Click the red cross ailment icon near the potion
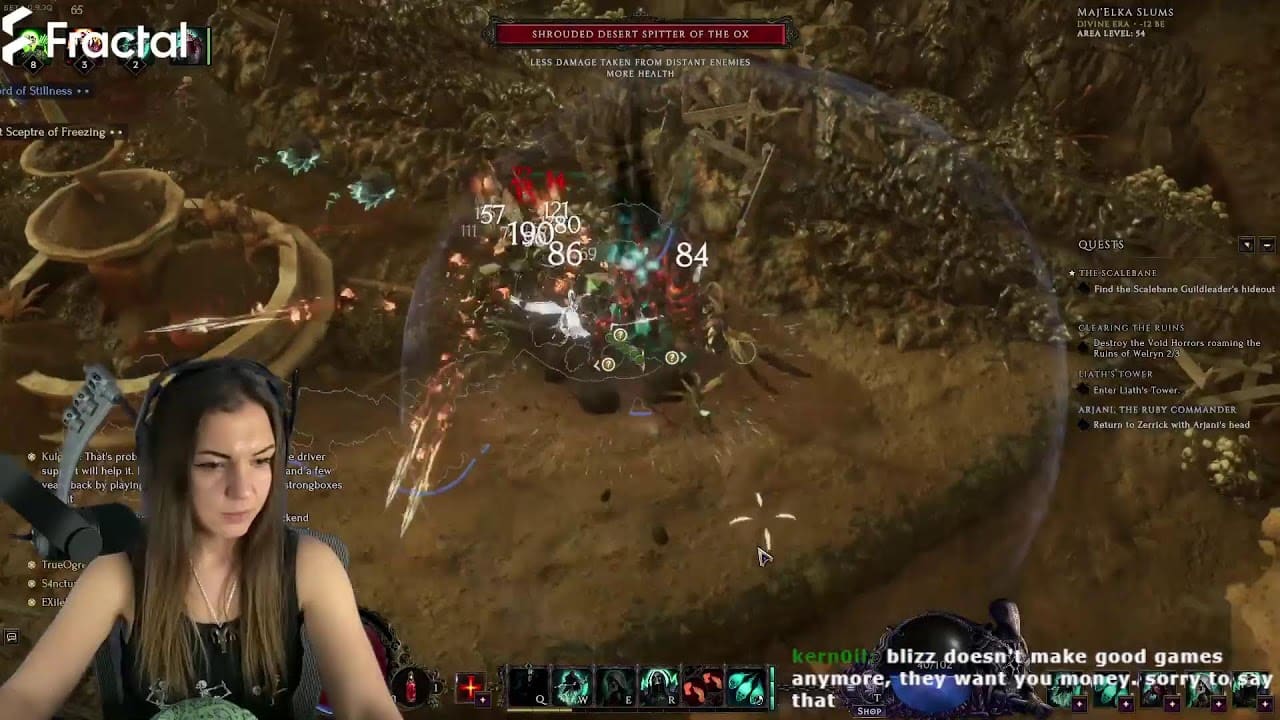Screen dimensions: 1280x720 coord(470,687)
